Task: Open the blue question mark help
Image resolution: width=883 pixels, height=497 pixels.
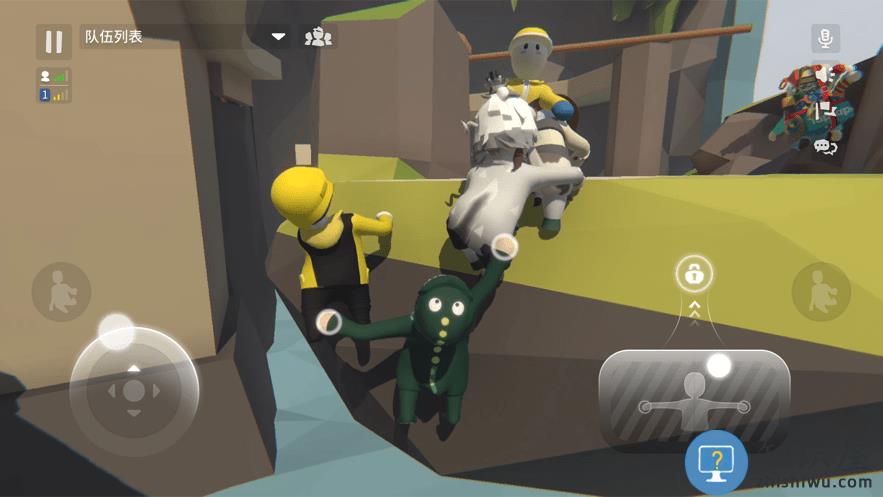Action: click(717, 462)
